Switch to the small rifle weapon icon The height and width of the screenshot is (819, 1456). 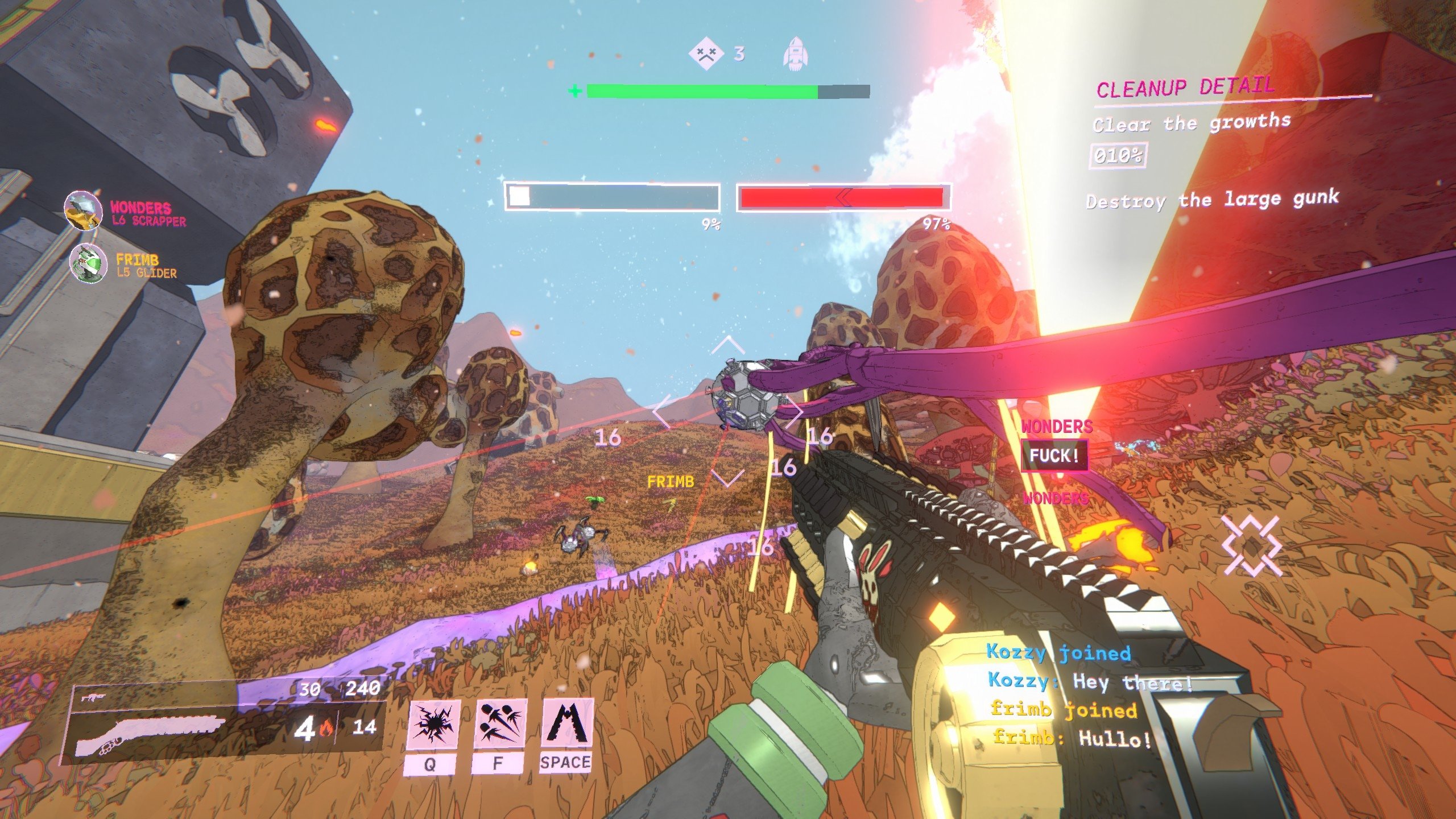pyautogui.click(x=91, y=697)
